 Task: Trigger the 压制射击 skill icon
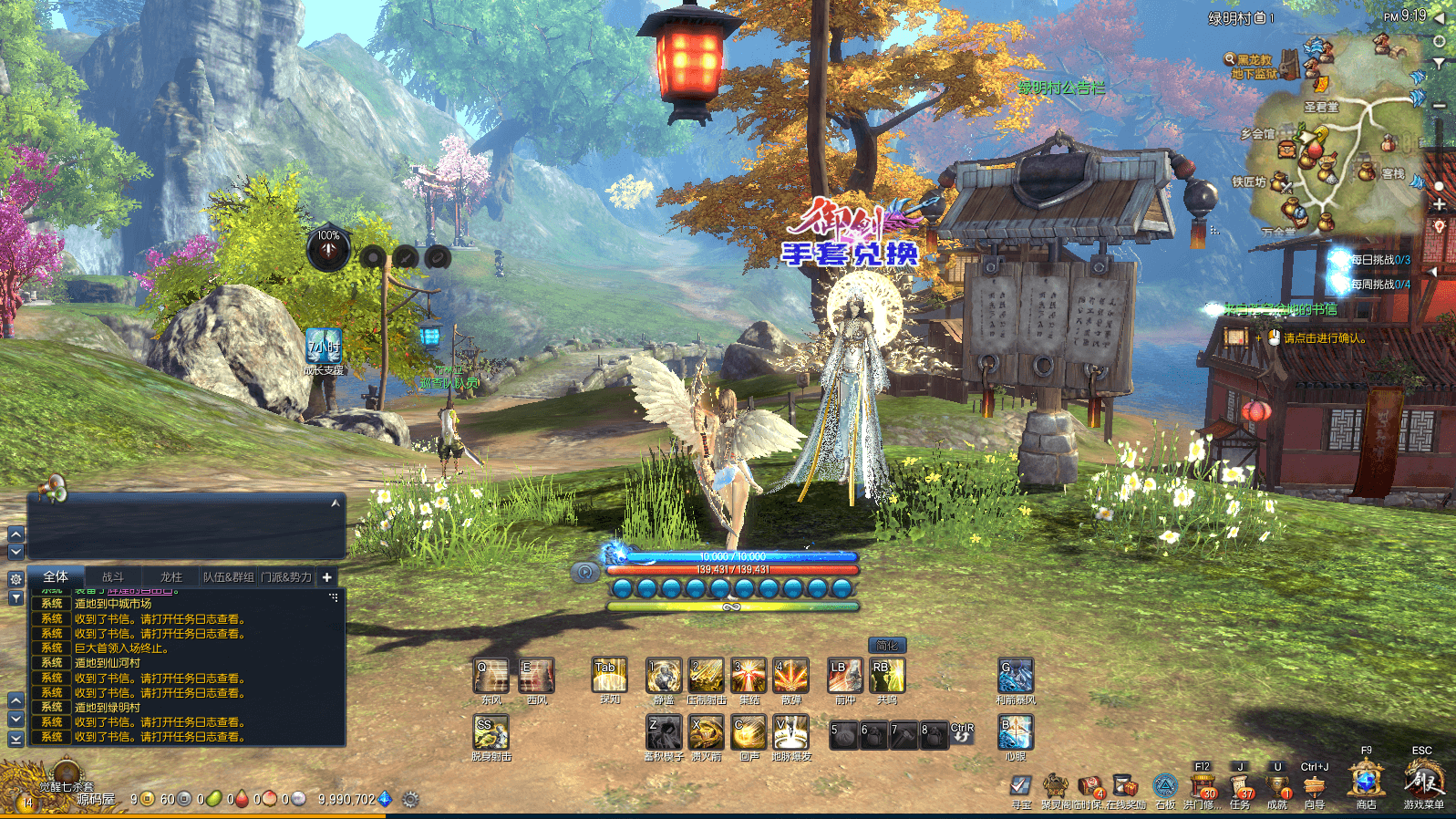click(706, 676)
